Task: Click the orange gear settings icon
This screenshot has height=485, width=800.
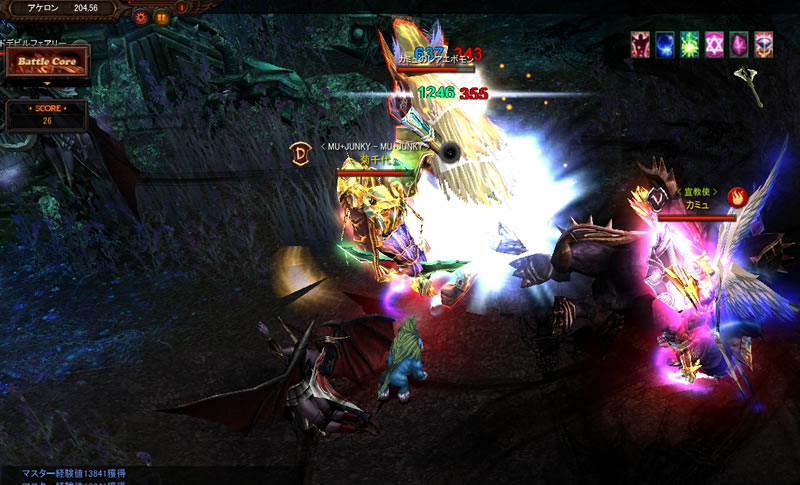Action: pyautogui.click(x=140, y=17)
